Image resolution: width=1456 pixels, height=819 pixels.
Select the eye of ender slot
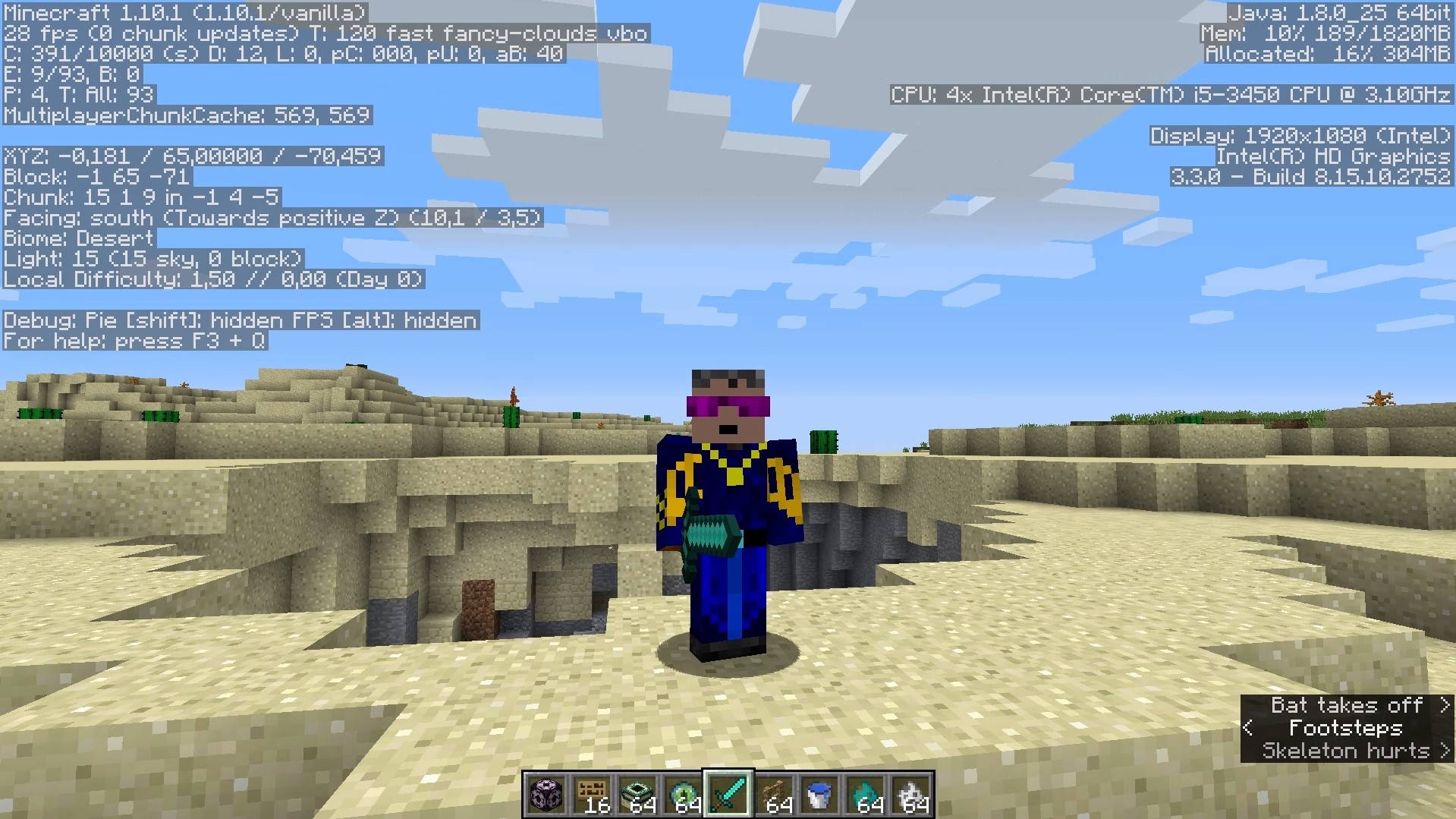pos(682,794)
